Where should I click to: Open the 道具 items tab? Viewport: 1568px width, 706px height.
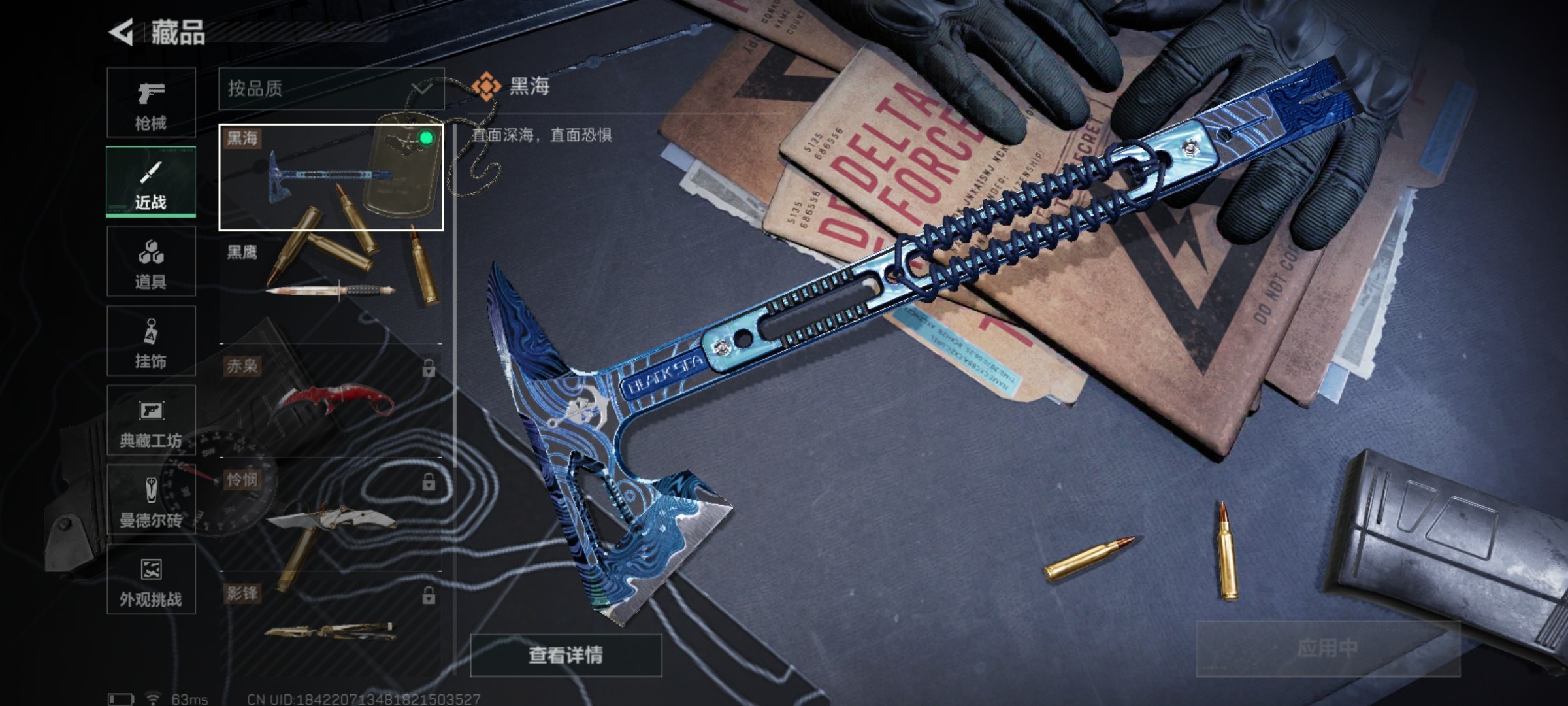(x=151, y=261)
